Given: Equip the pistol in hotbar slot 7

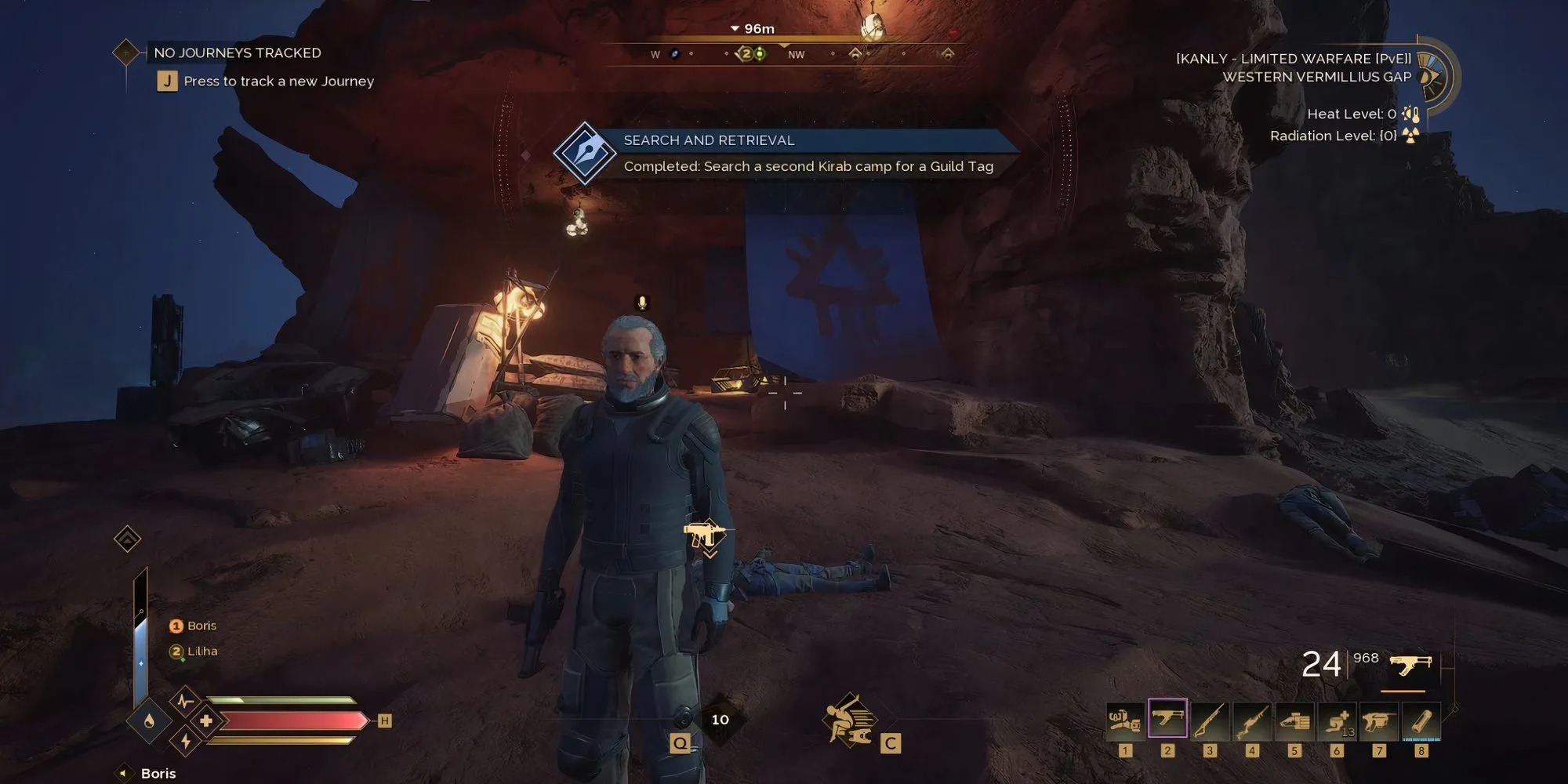Looking at the screenshot, I should pos(1379,720).
